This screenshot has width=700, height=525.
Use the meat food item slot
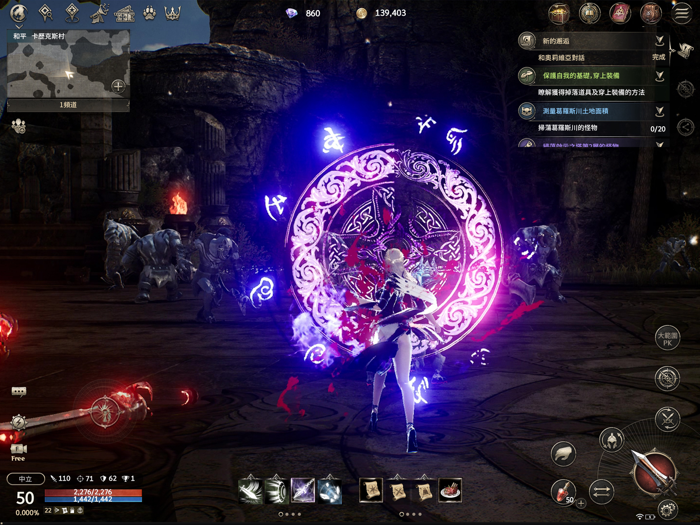pos(450,490)
